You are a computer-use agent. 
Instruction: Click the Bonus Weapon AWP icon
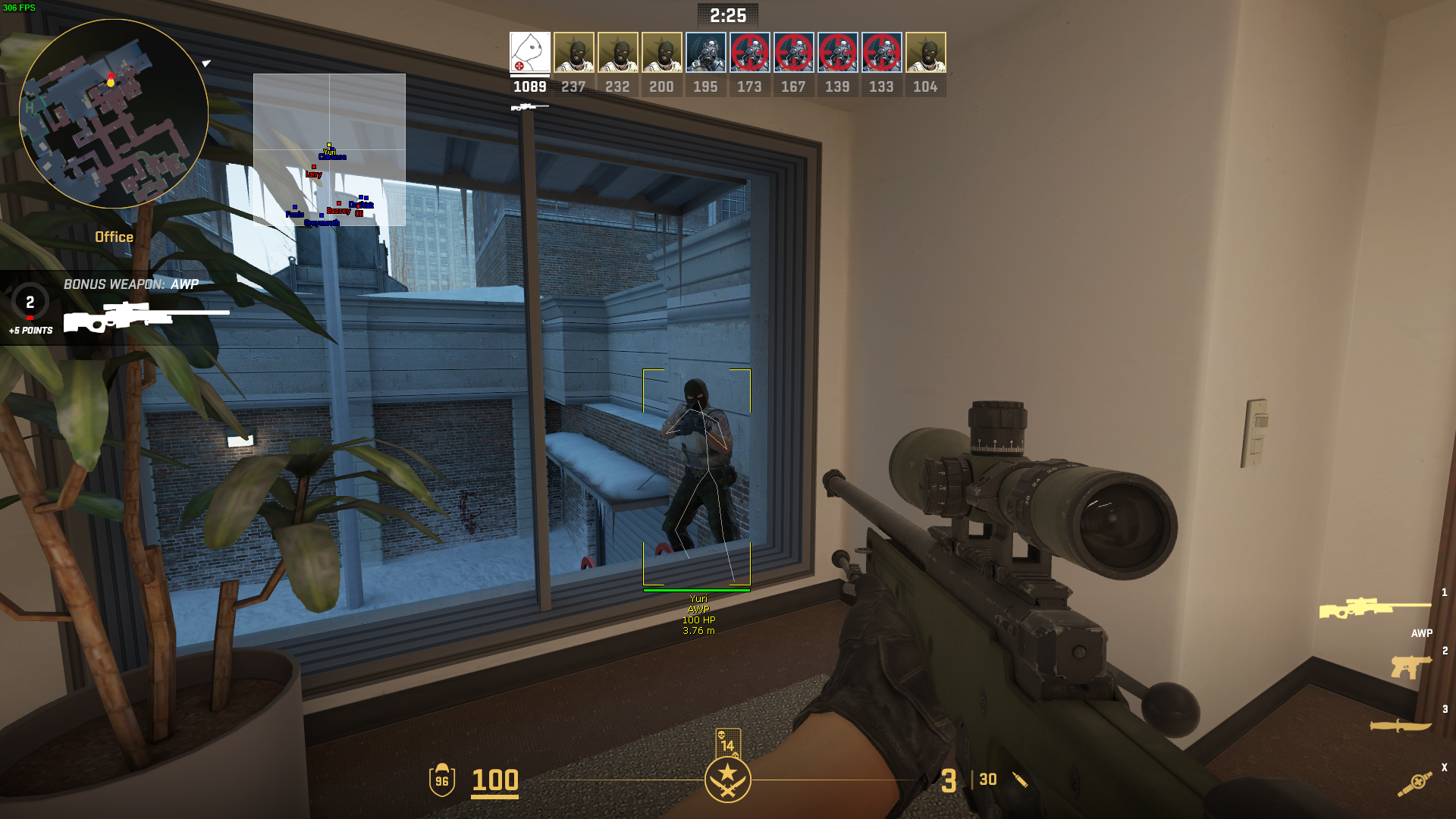[146, 316]
